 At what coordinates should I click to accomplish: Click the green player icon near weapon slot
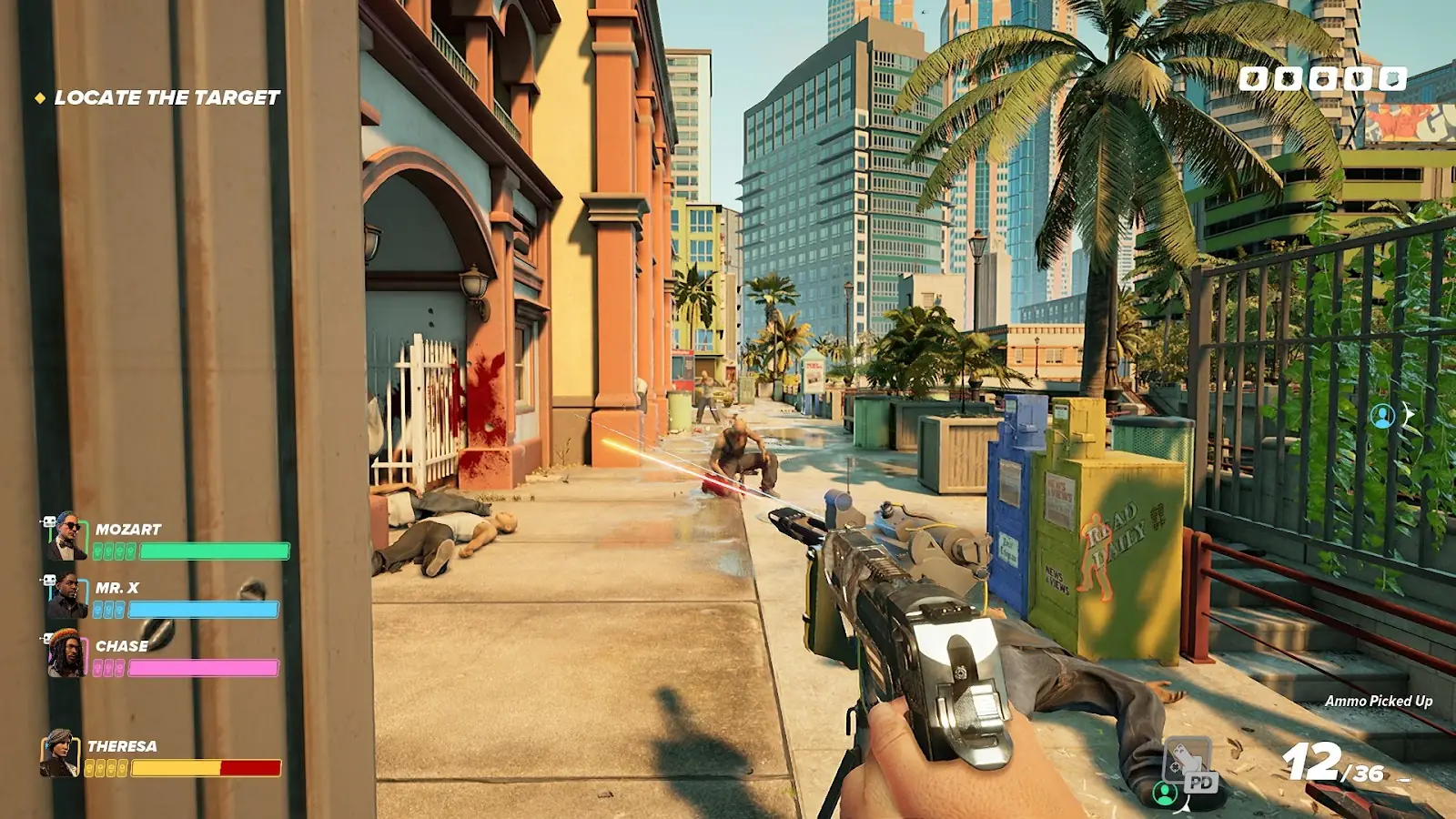pyautogui.click(x=1165, y=794)
